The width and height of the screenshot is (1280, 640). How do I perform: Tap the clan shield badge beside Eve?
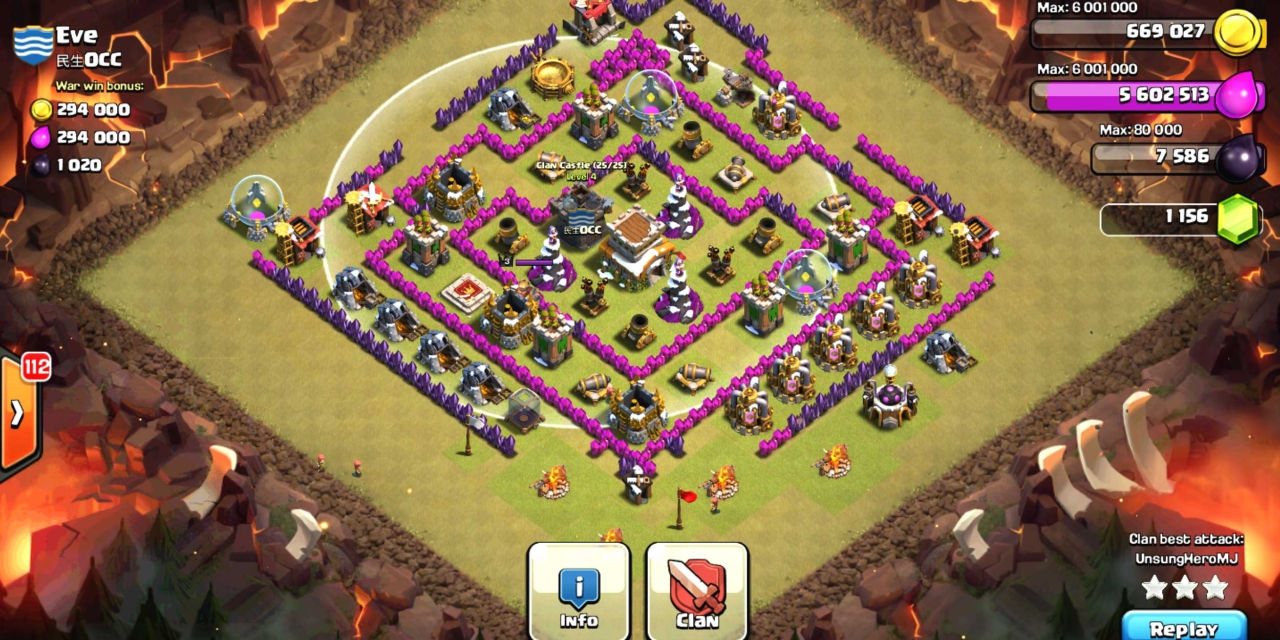pyautogui.click(x=32, y=47)
